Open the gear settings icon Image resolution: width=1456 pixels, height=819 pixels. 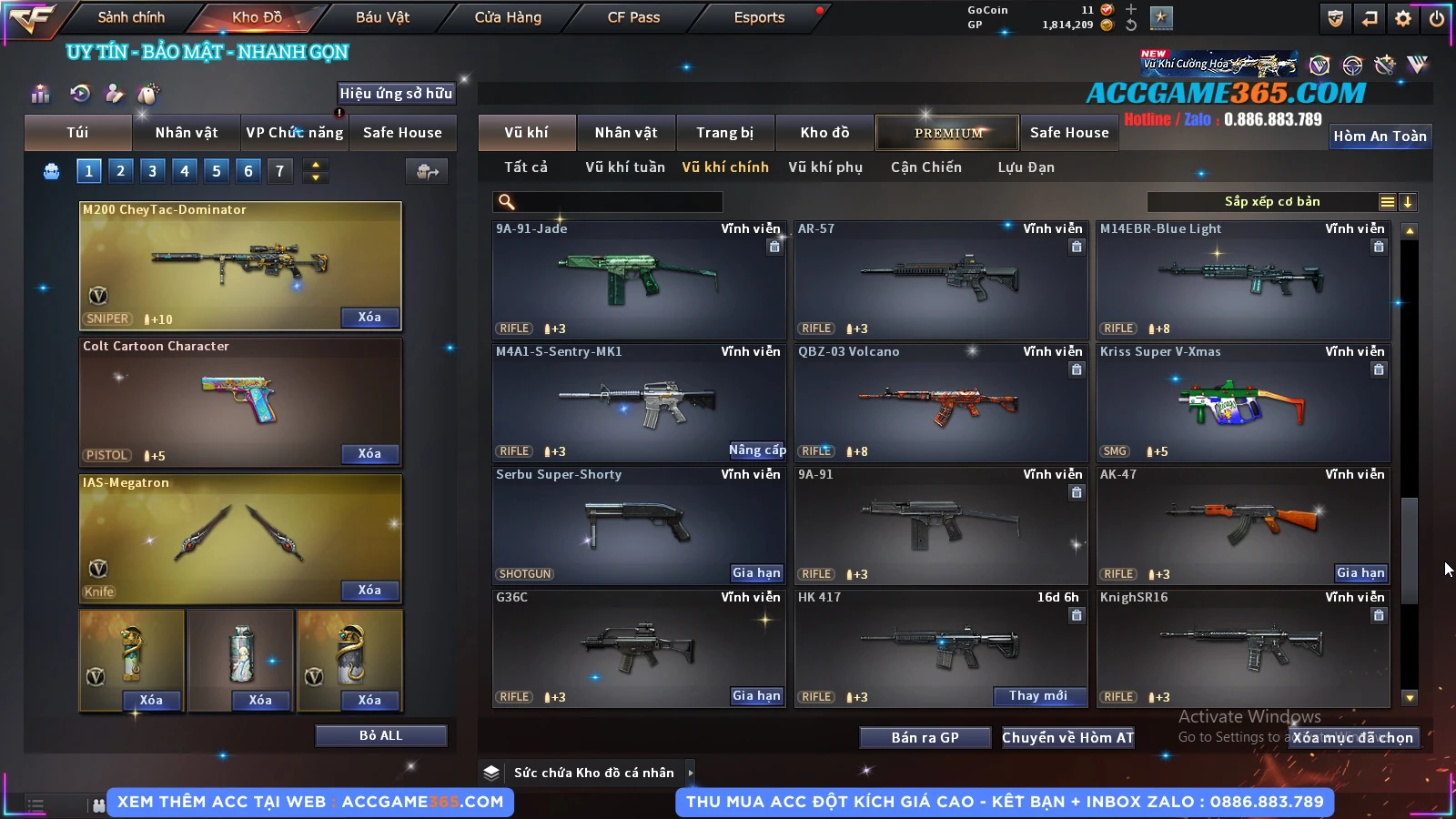[1403, 18]
